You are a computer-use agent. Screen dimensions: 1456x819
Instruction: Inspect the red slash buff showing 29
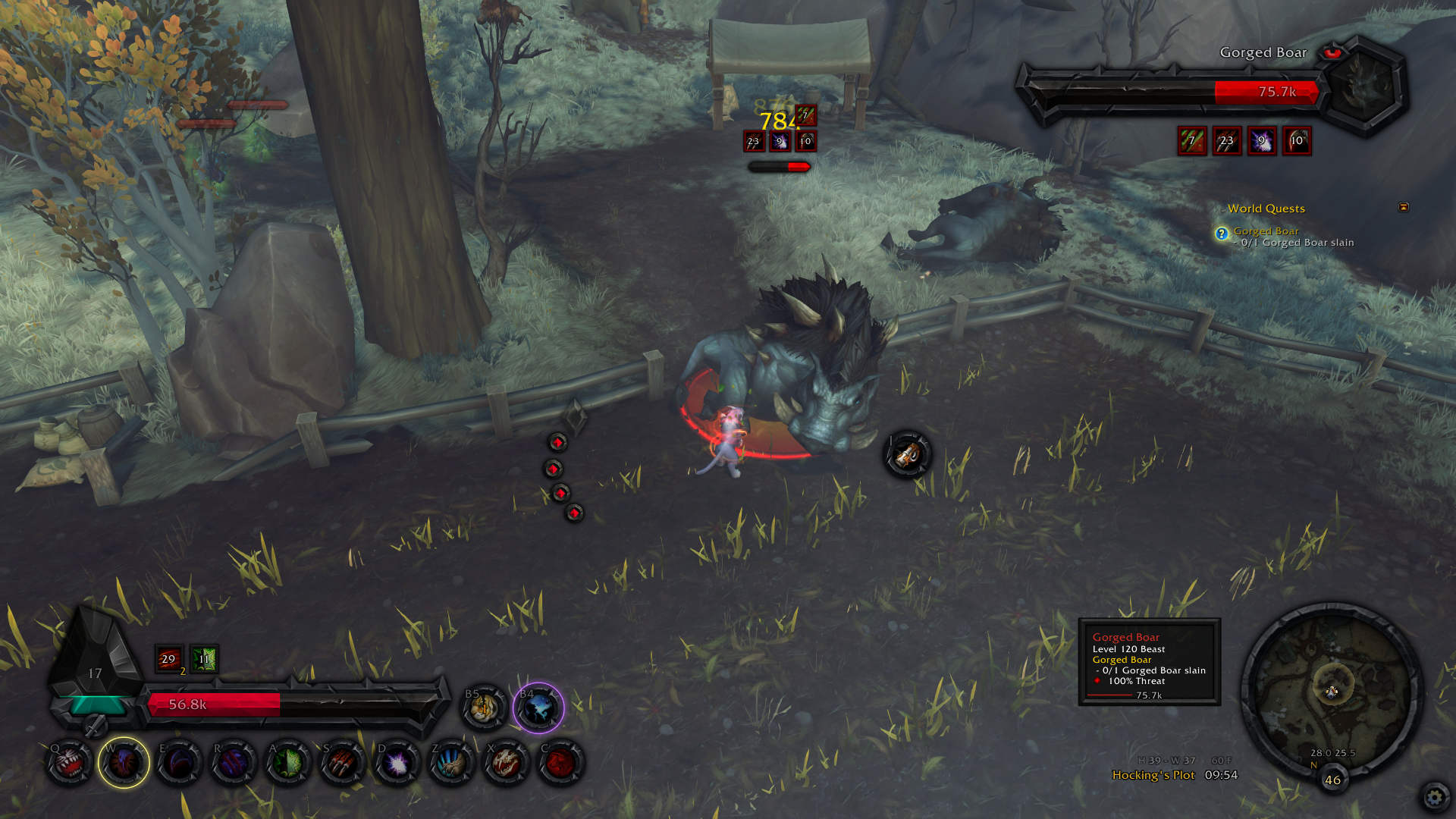coord(168,659)
